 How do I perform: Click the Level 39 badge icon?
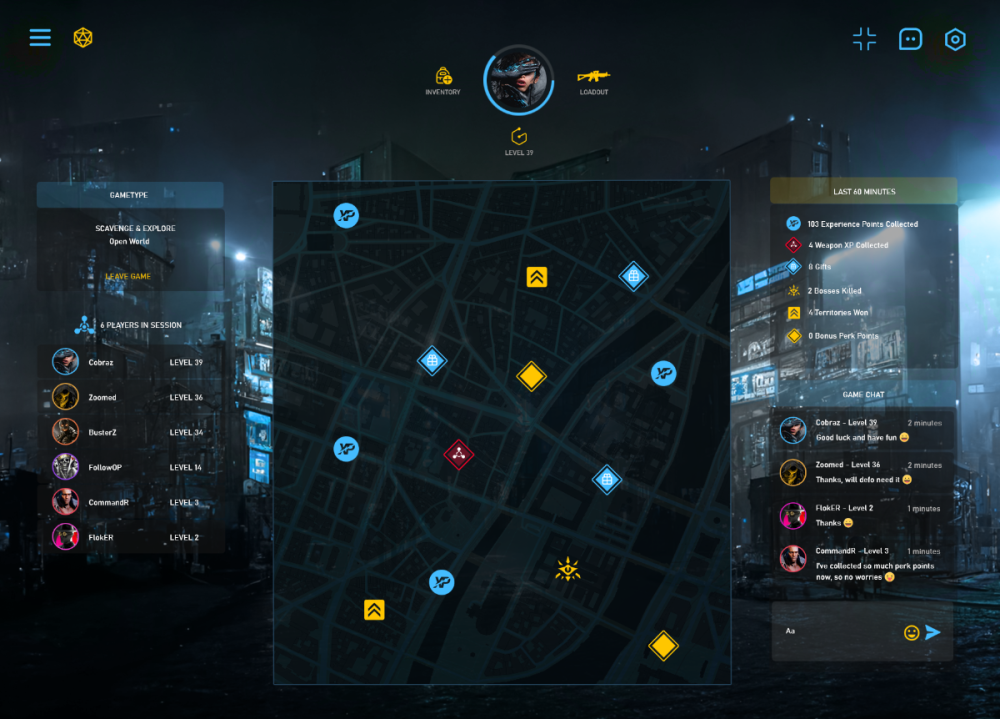(x=519, y=137)
